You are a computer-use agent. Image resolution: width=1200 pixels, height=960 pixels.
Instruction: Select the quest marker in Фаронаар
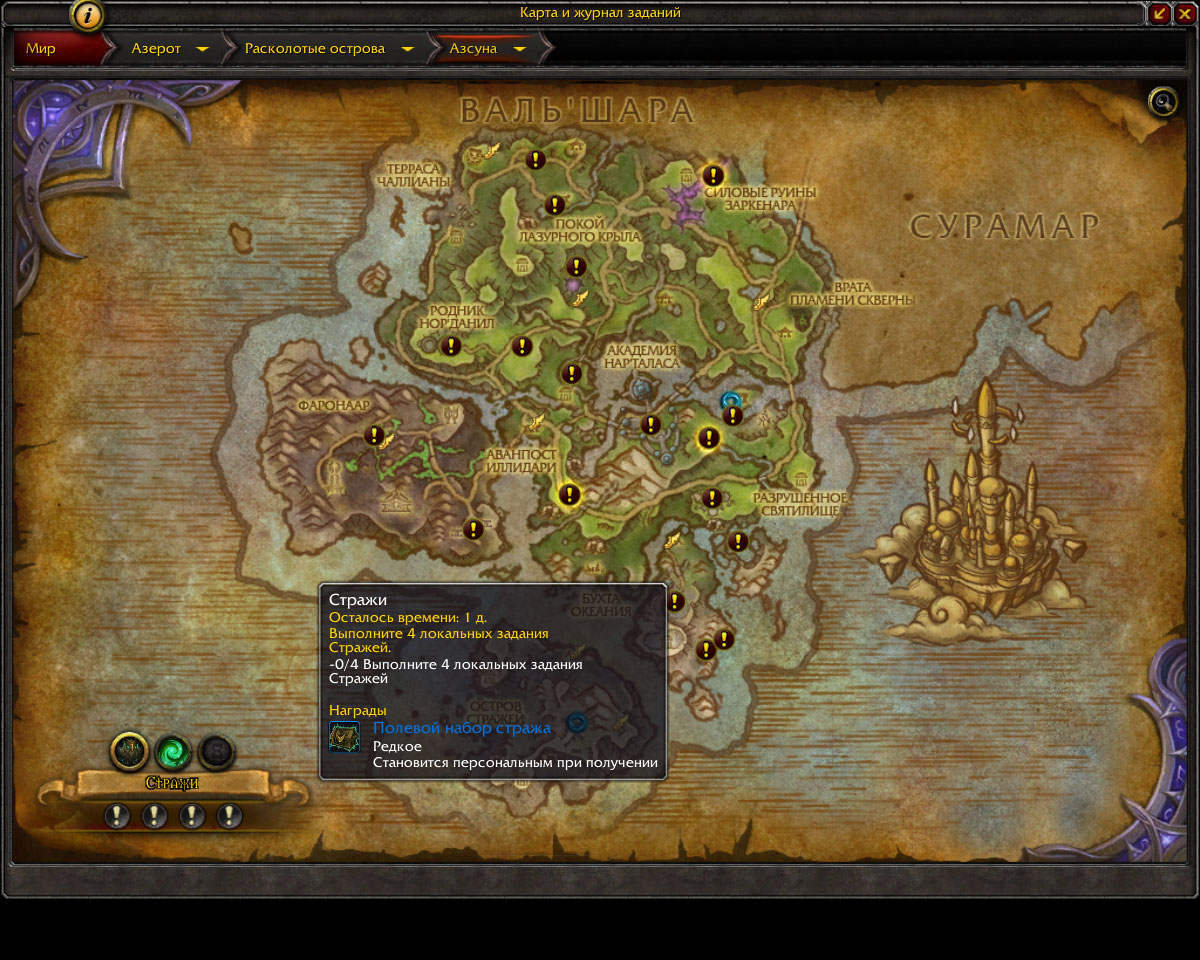pos(375,435)
